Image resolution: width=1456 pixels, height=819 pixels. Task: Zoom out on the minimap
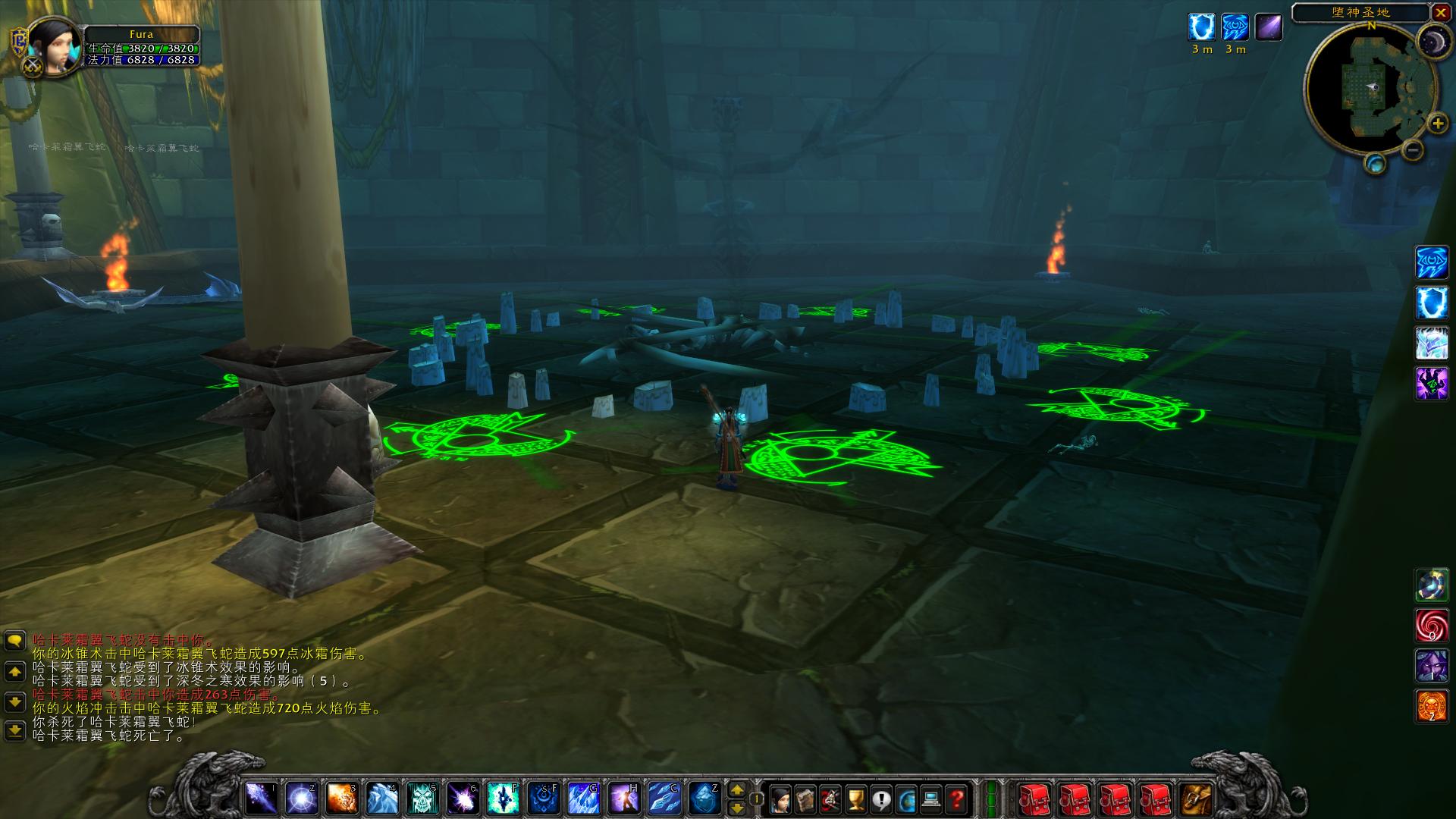tap(1412, 150)
